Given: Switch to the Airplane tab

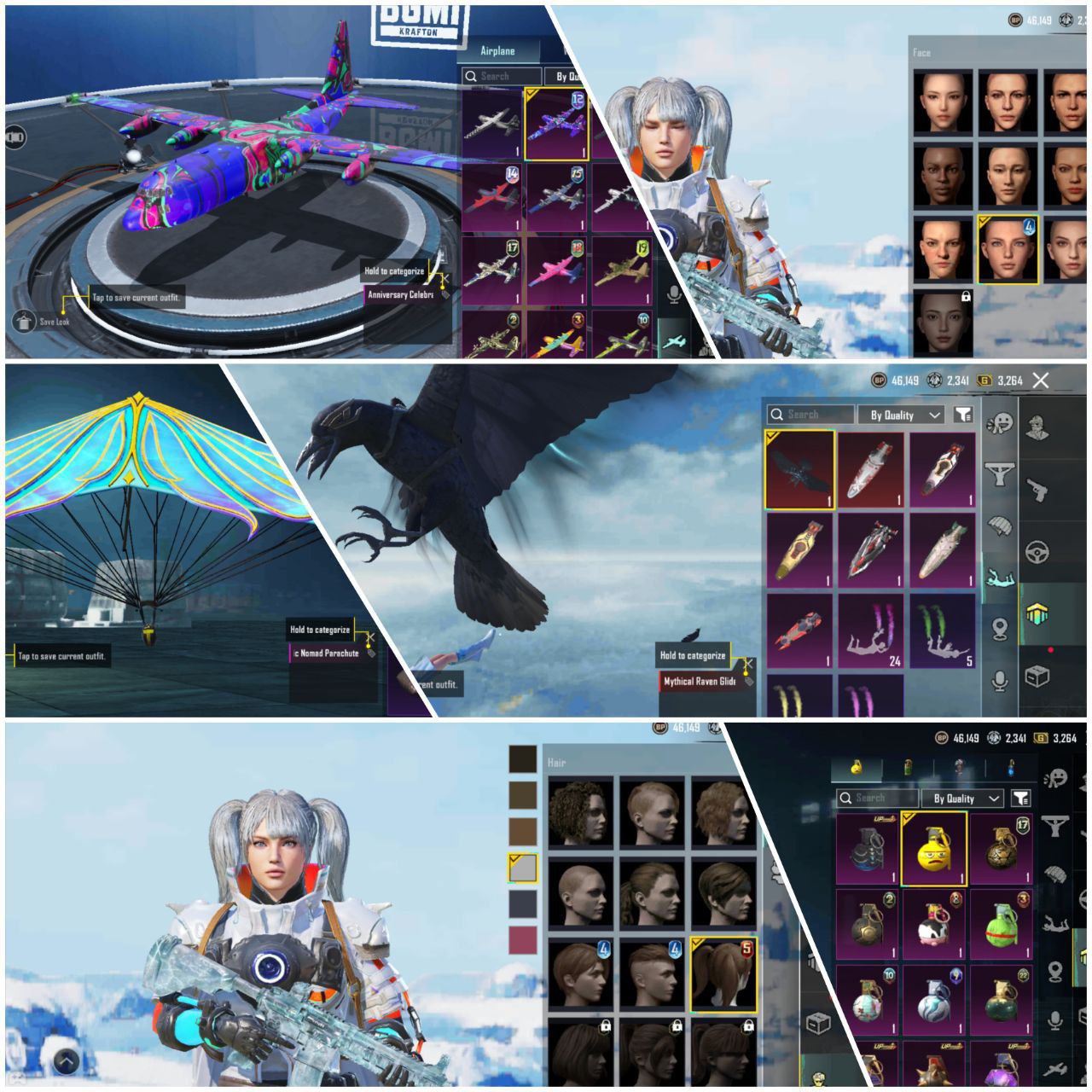Looking at the screenshot, I should (x=497, y=51).
